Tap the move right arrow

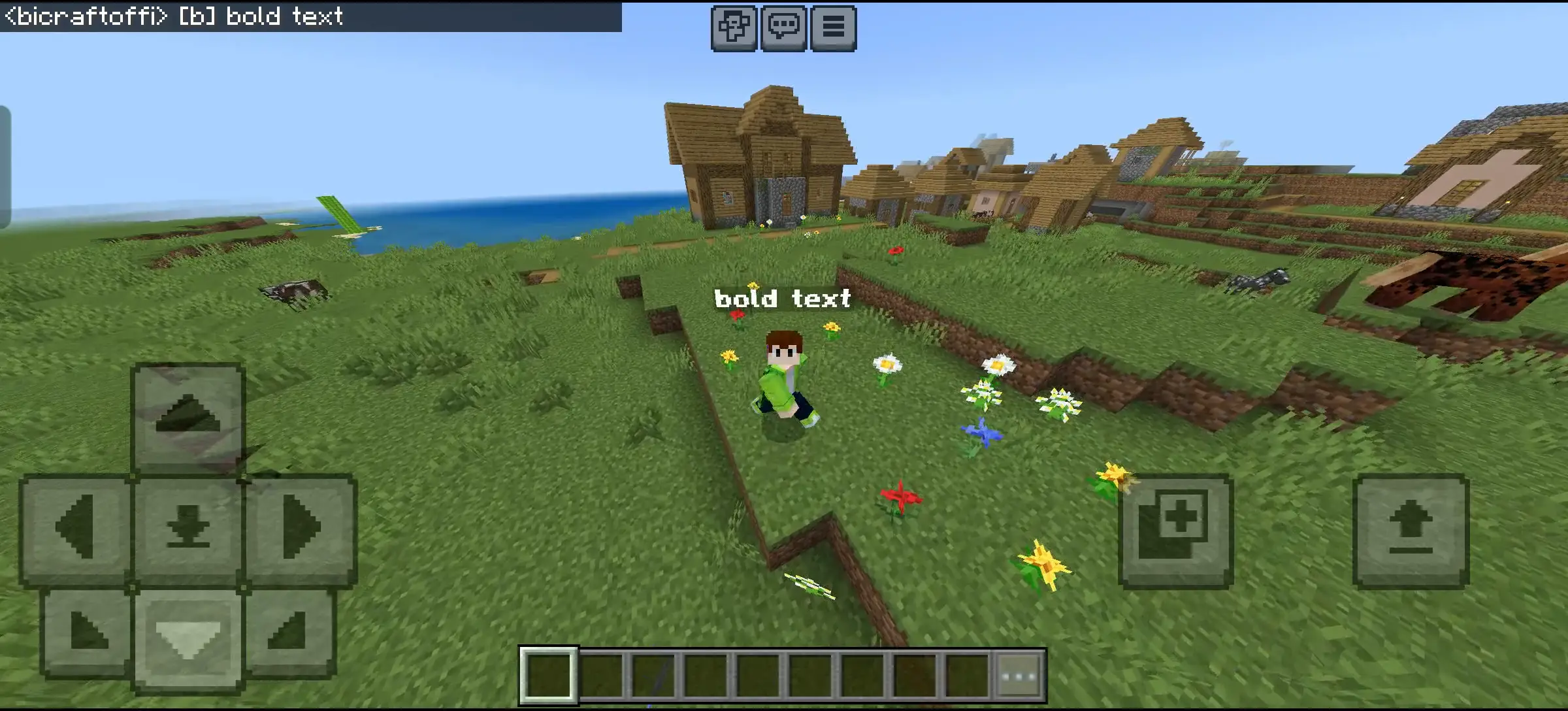point(301,528)
